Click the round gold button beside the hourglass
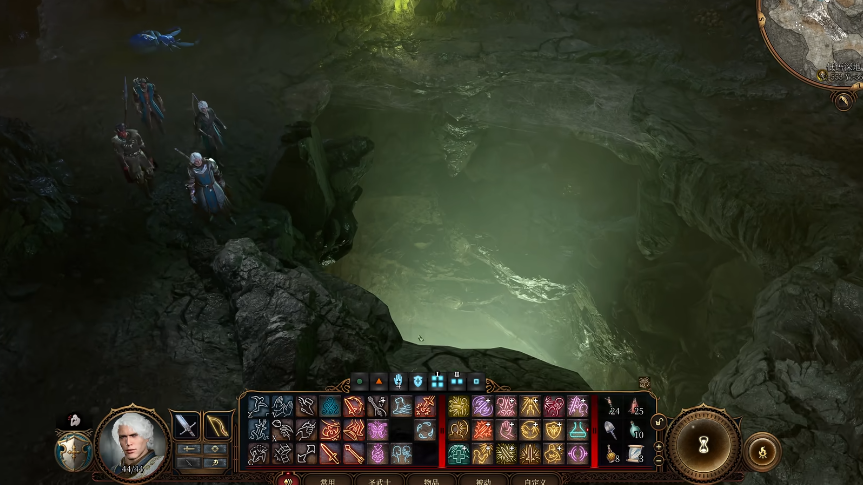The height and width of the screenshot is (485, 863). pyautogui.click(x=762, y=450)
